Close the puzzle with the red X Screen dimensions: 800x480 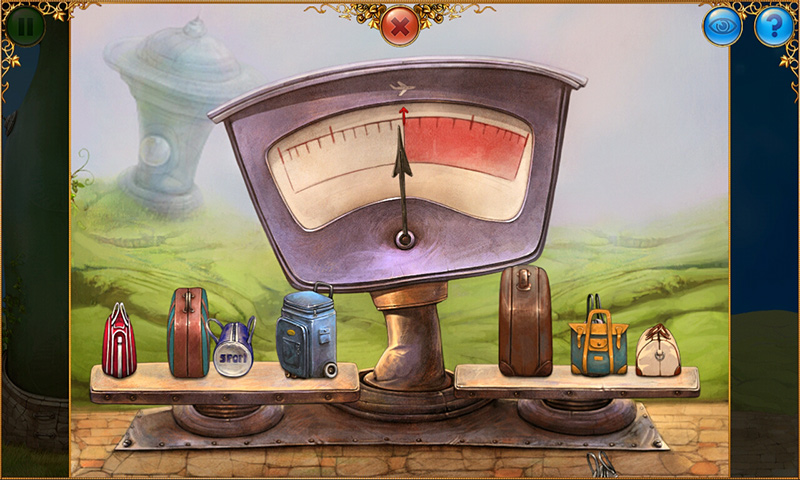click(400, 26)
